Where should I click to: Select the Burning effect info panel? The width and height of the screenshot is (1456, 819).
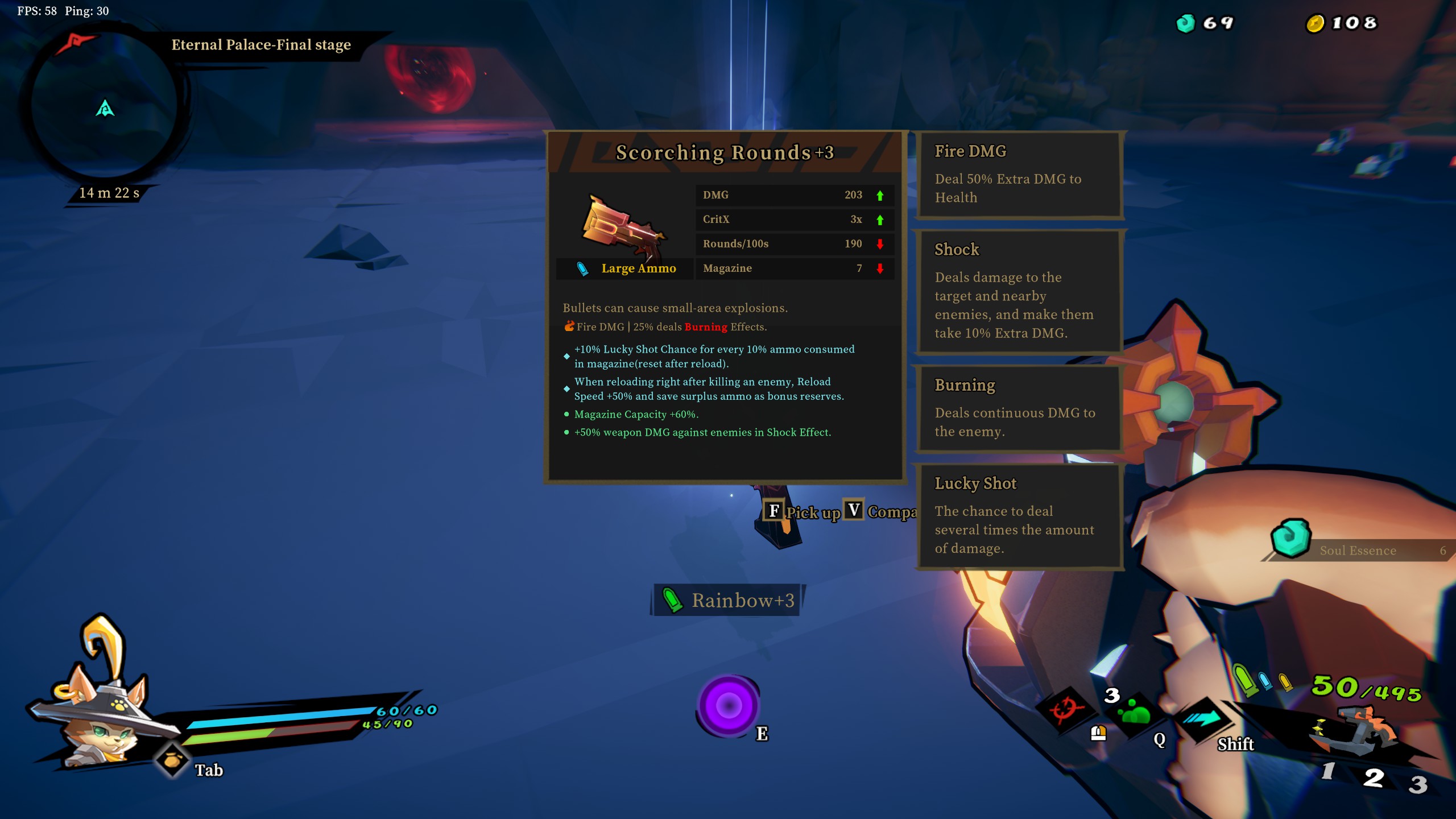click(x=1019, y=408)
